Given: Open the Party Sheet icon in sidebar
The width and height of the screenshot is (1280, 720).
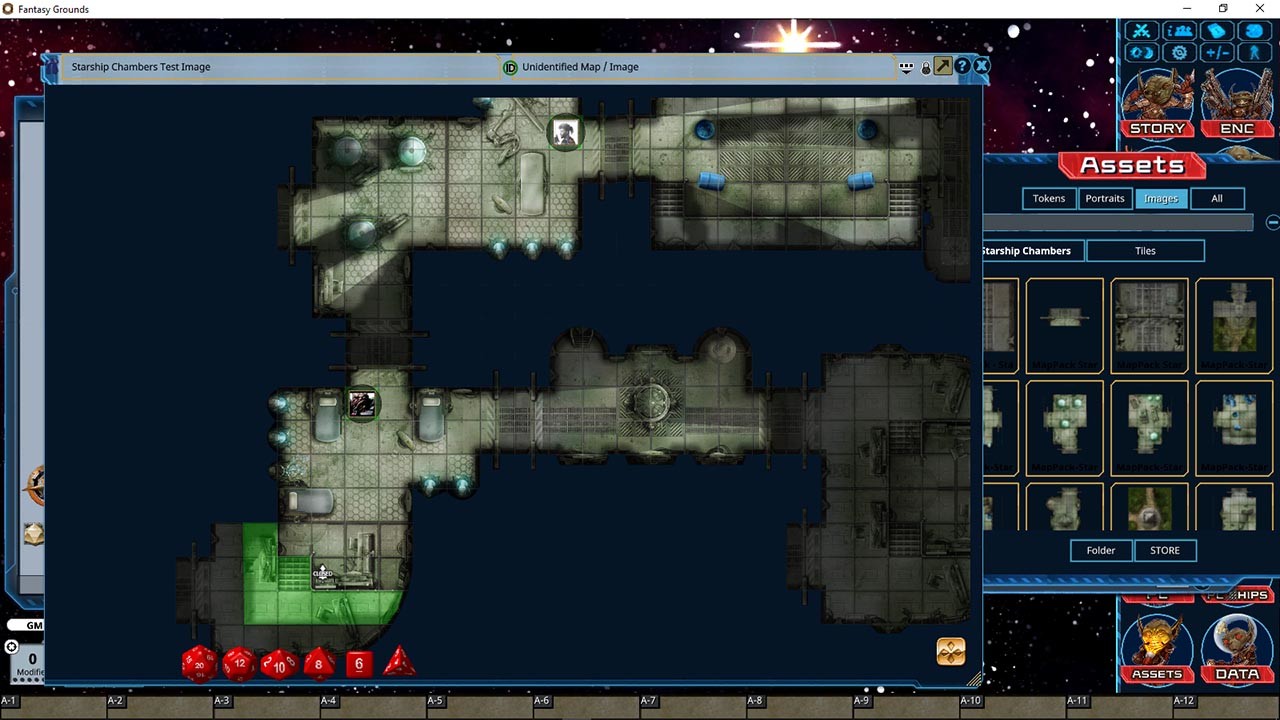Looking at the screenshot, I should [1179, 31].
